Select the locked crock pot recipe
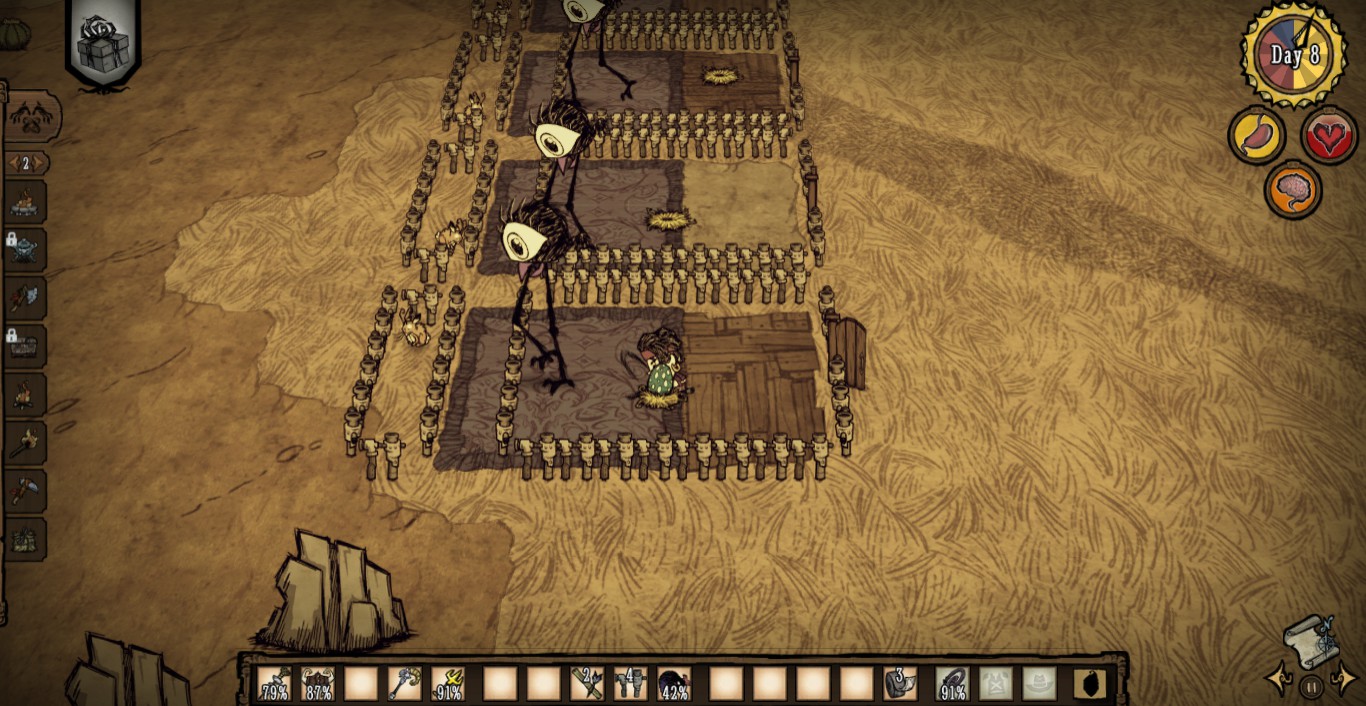This screenshot has width=1366, height=706. pyautogui.click(x=25, y=247)
